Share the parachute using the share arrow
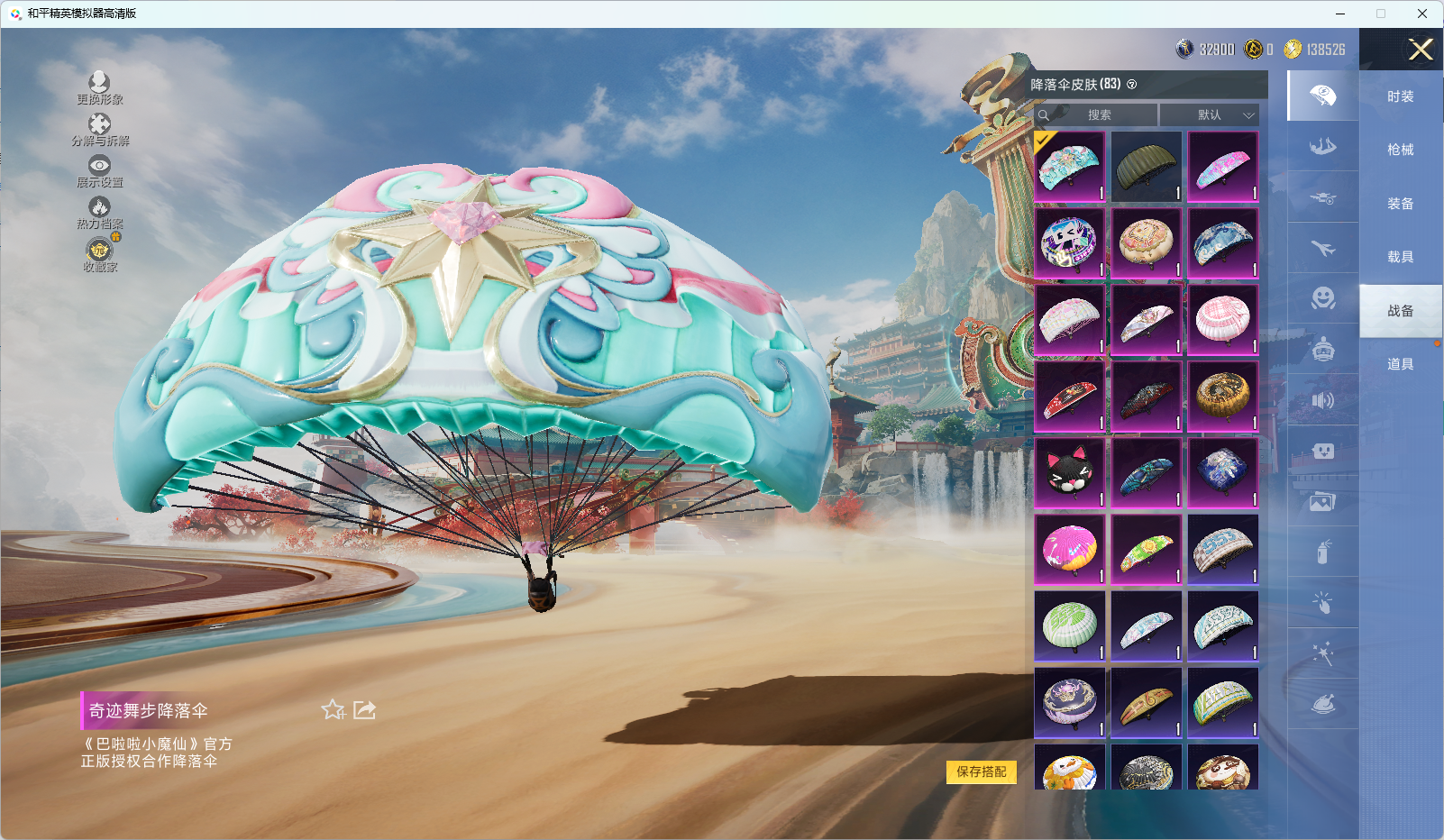Viewport: 1444px width, 840px height. click(x=364, y=710)
